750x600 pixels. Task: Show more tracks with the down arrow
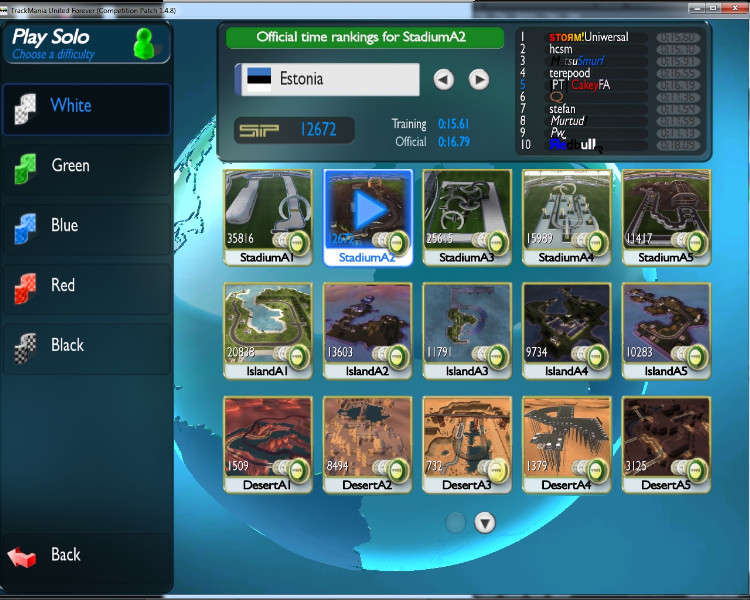[x=485, y=522]
